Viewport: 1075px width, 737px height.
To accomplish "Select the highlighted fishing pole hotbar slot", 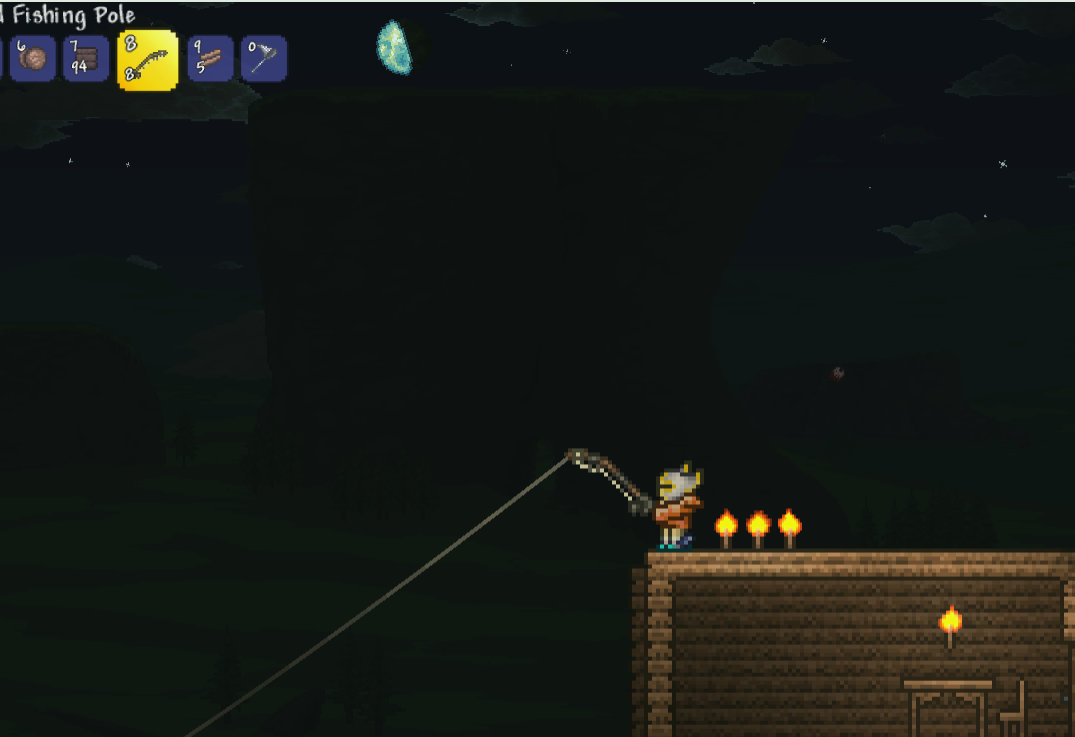I will 148,60.
